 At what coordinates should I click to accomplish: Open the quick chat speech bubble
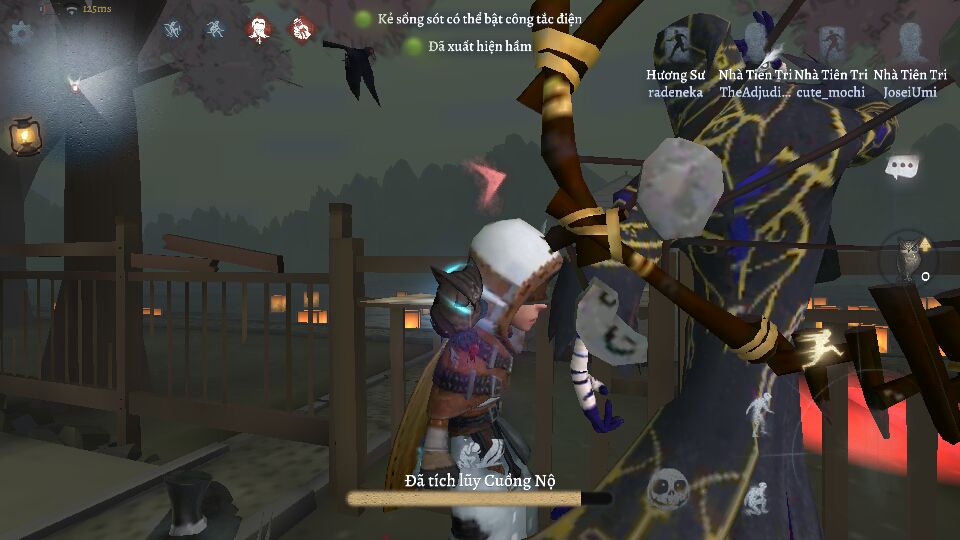901,167
